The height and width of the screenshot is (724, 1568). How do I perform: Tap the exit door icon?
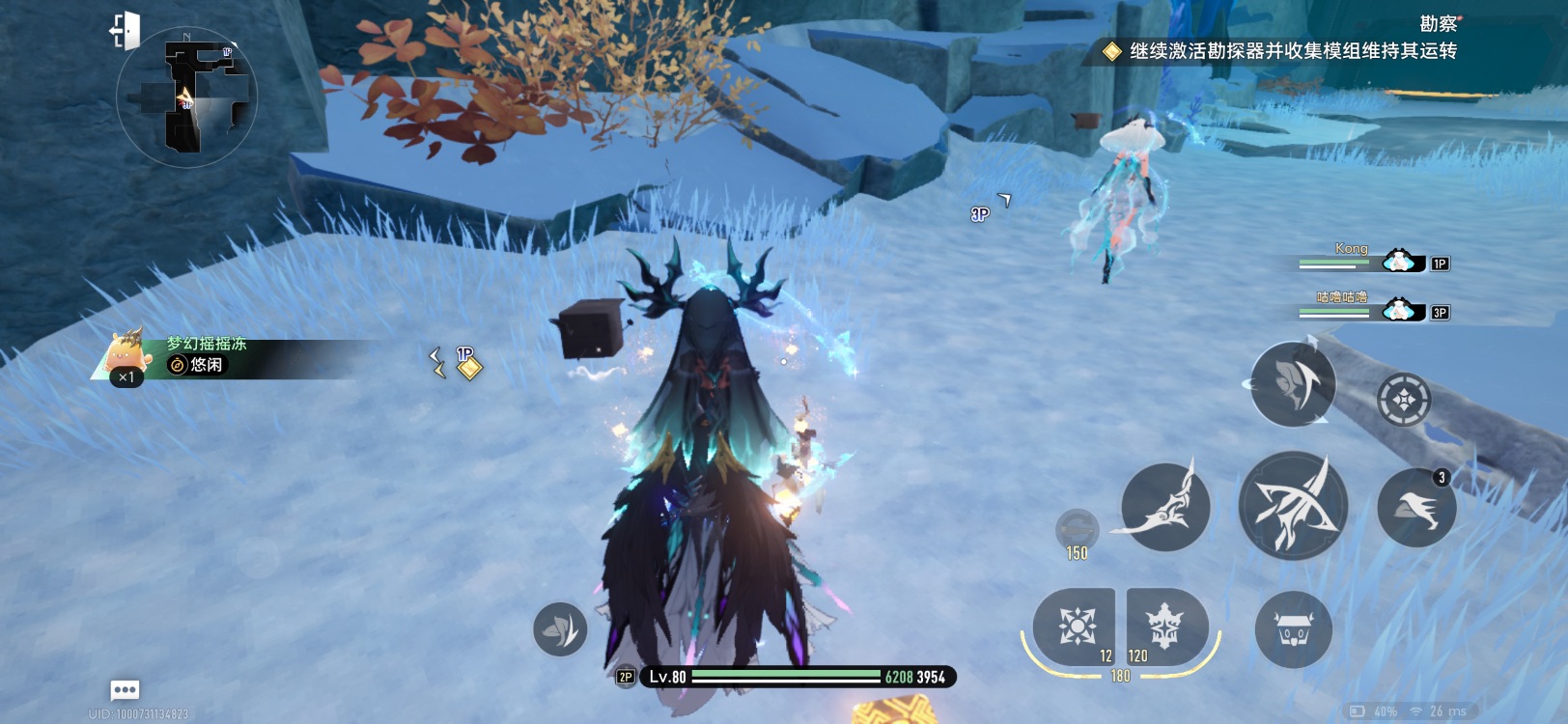click(x=126, y=30)
